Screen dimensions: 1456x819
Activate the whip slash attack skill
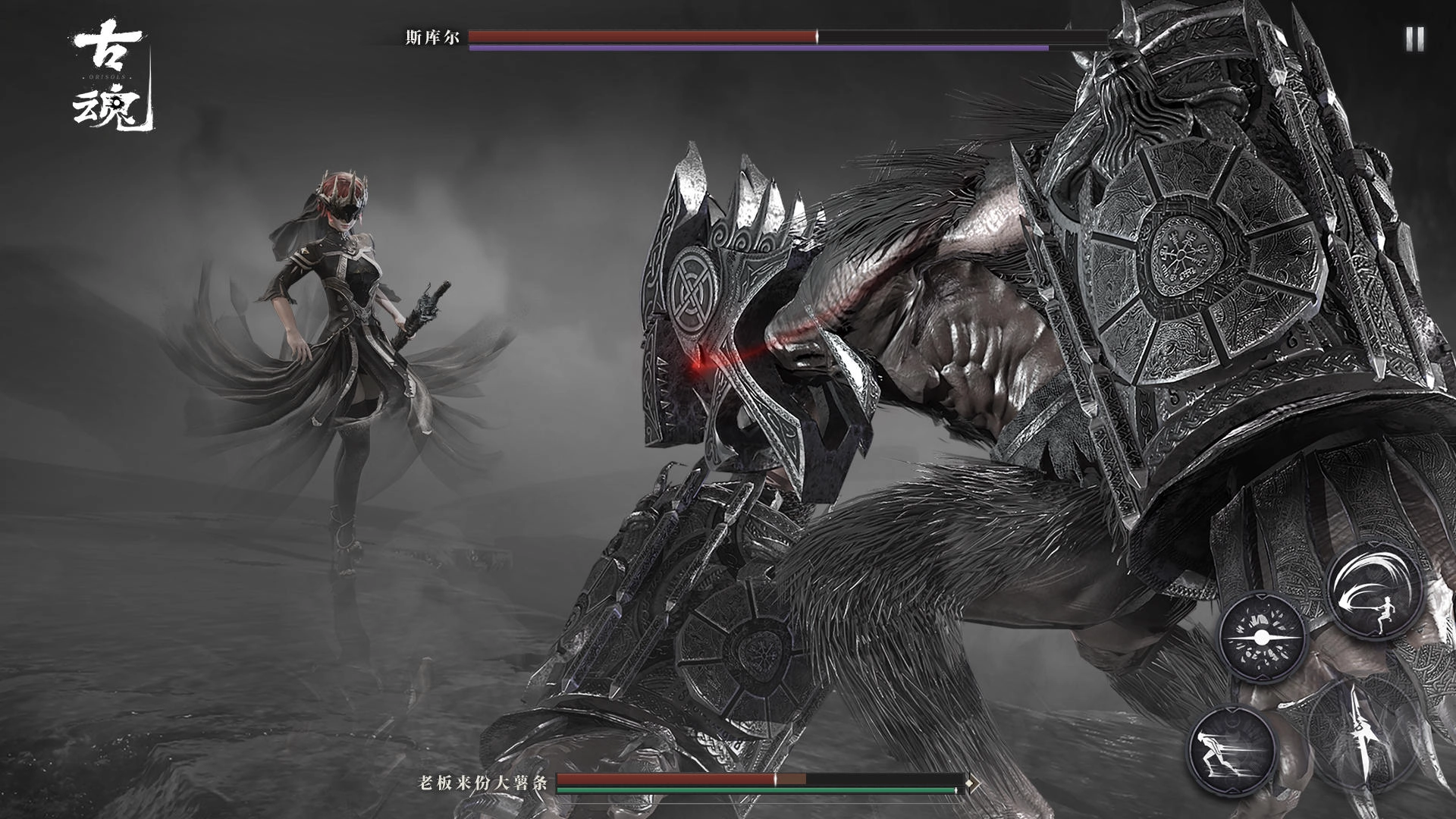(x=1373, y=593)
